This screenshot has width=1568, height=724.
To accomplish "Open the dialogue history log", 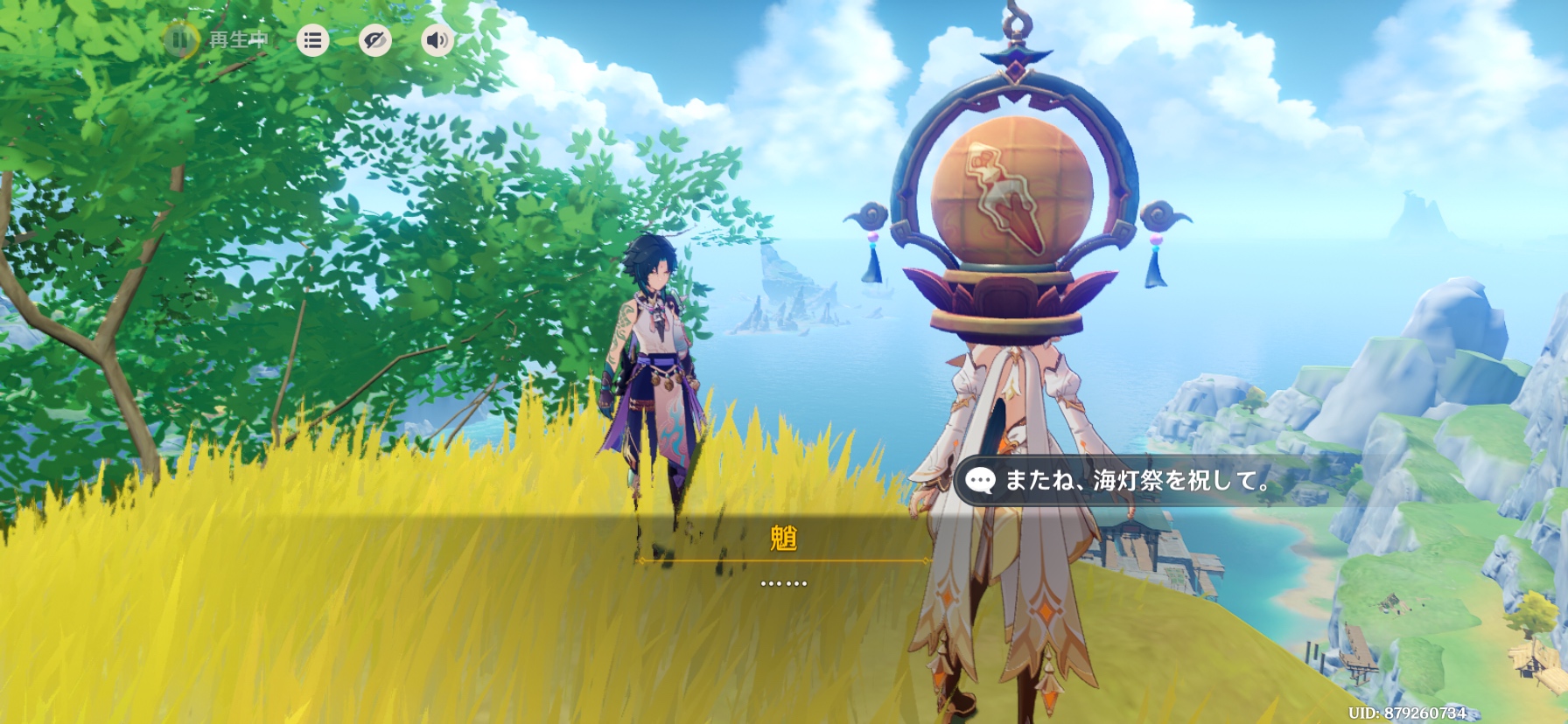I will (x=312, y=40).
